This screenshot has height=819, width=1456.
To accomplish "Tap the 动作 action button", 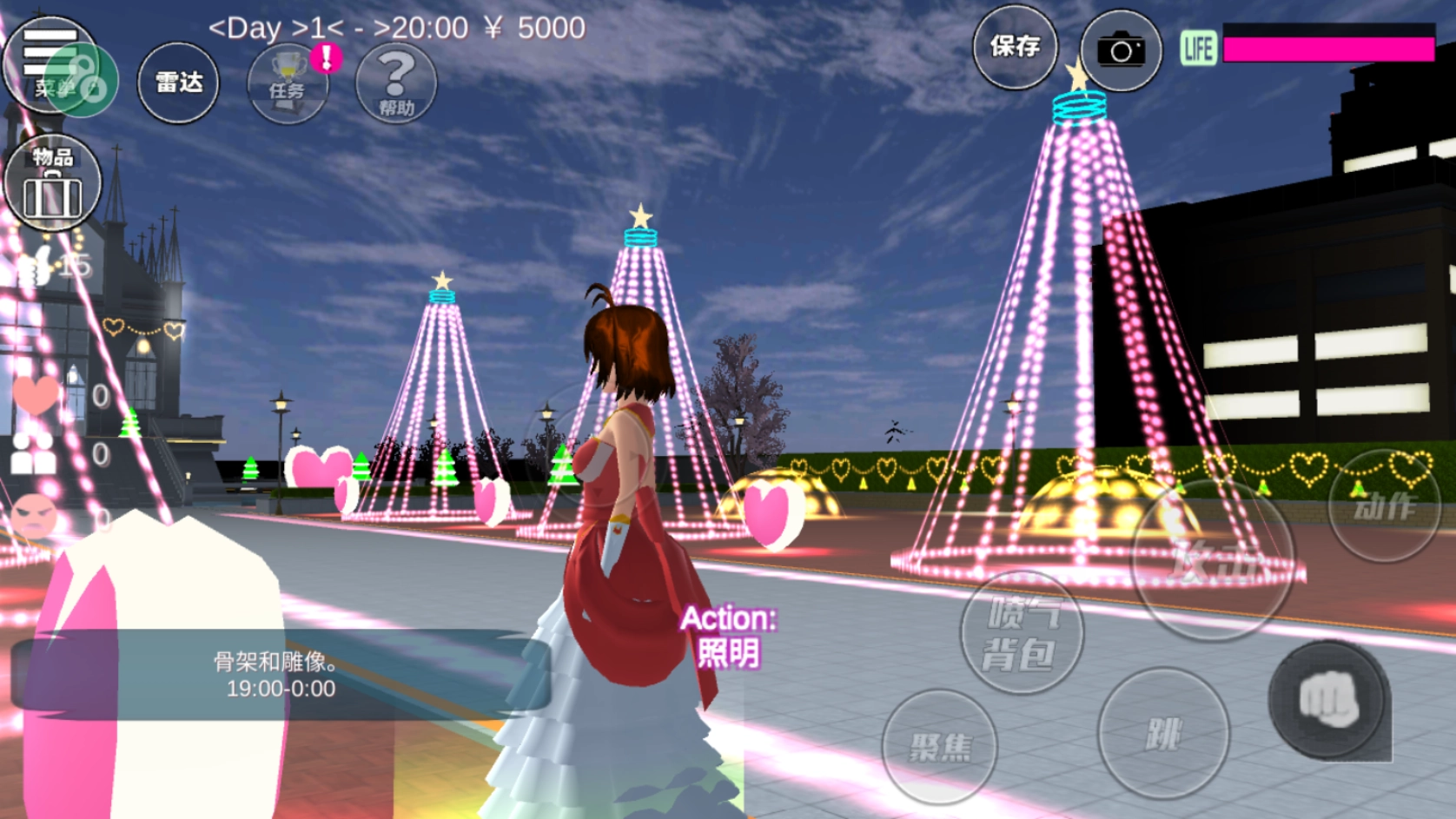I will click(x=1384, y=505).
